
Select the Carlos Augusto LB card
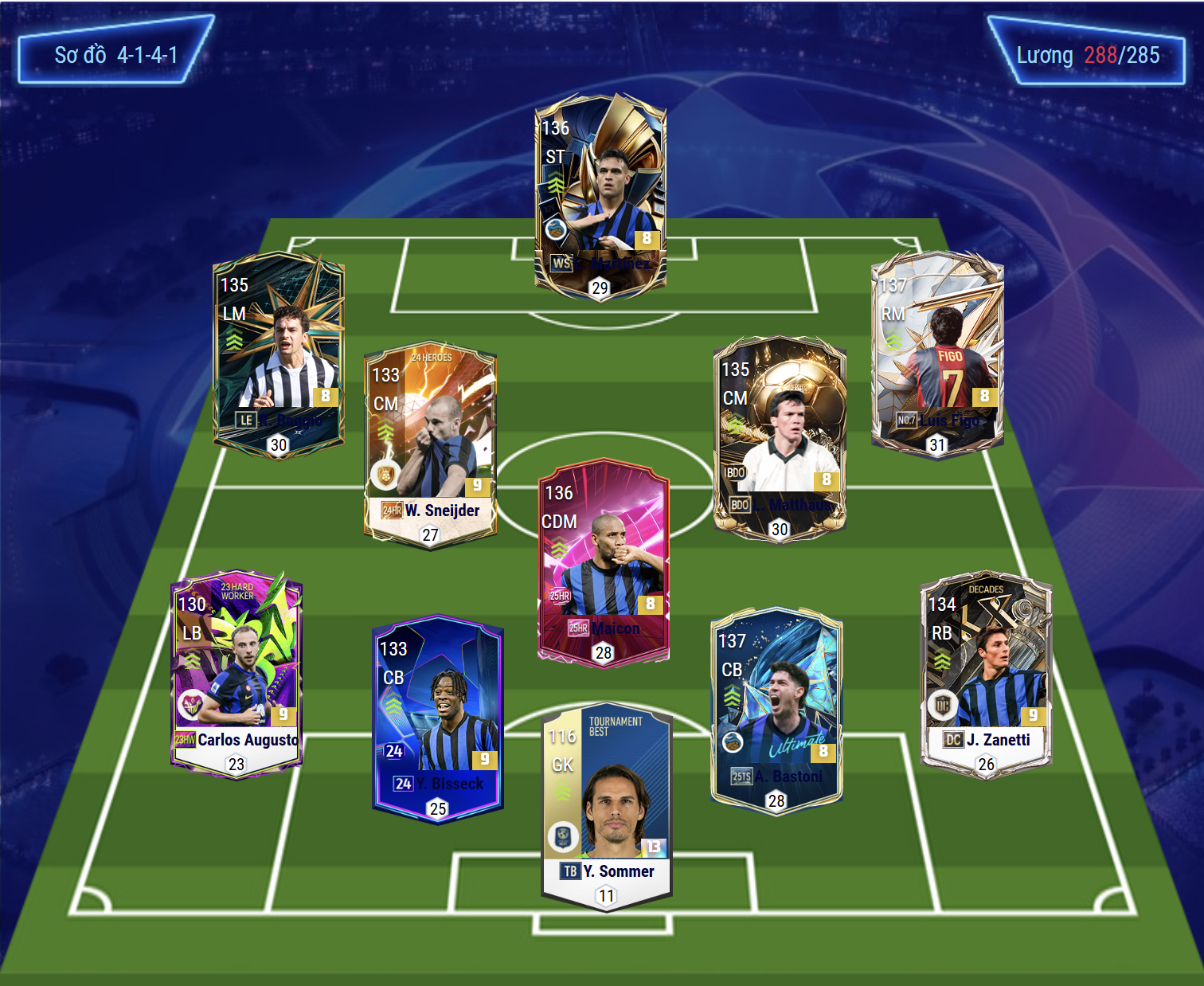point(236,673)
